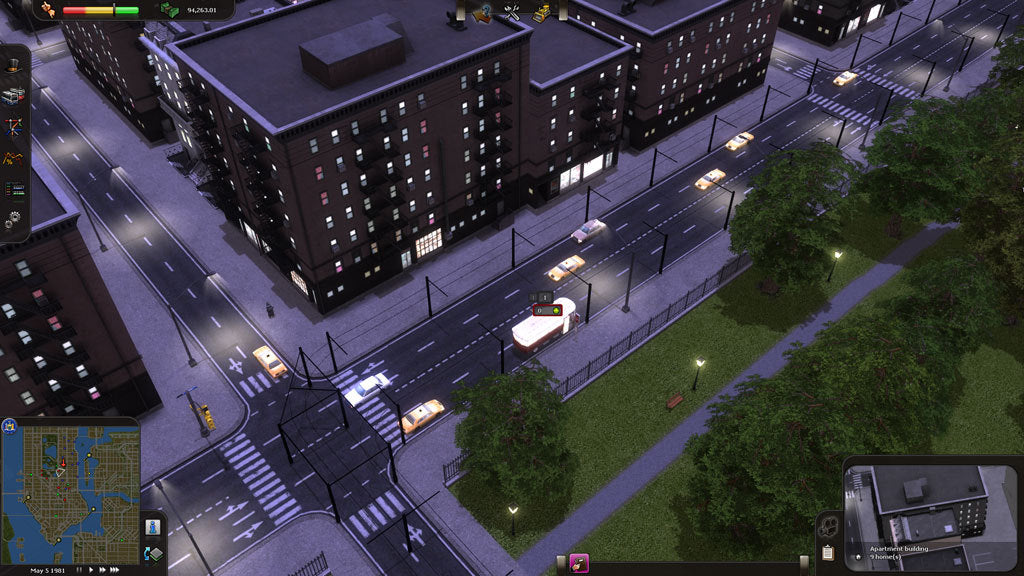
Task: Pause the game time
Action: coord(81,570)
